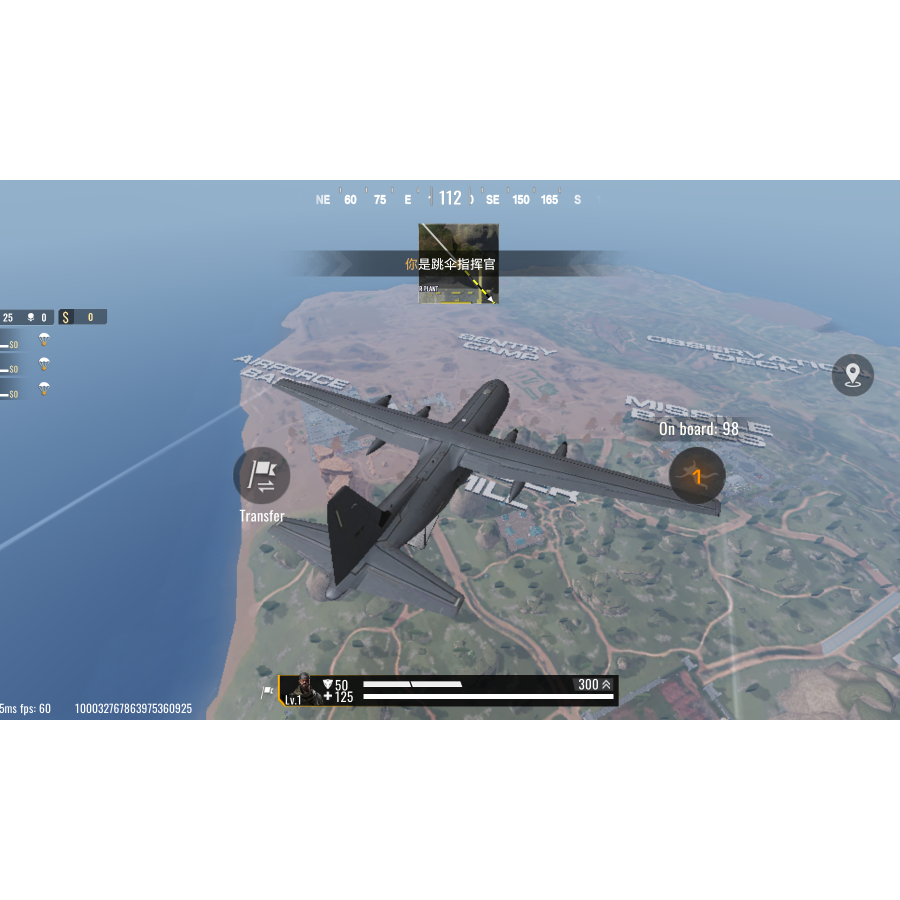
Task: Open the map marker pin button
Action: (x=852, y=375)
